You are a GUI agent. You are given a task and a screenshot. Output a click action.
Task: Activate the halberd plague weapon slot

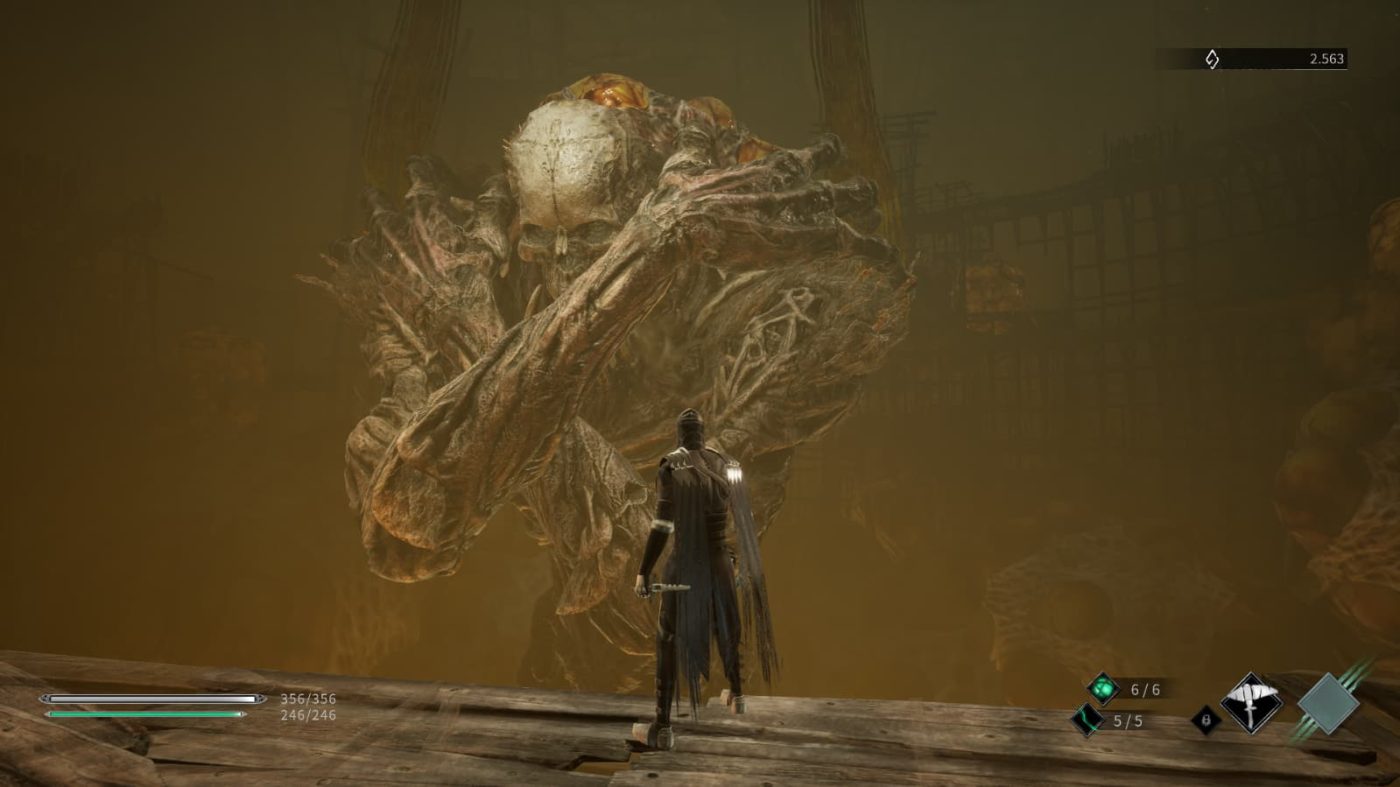[1251, 703]
